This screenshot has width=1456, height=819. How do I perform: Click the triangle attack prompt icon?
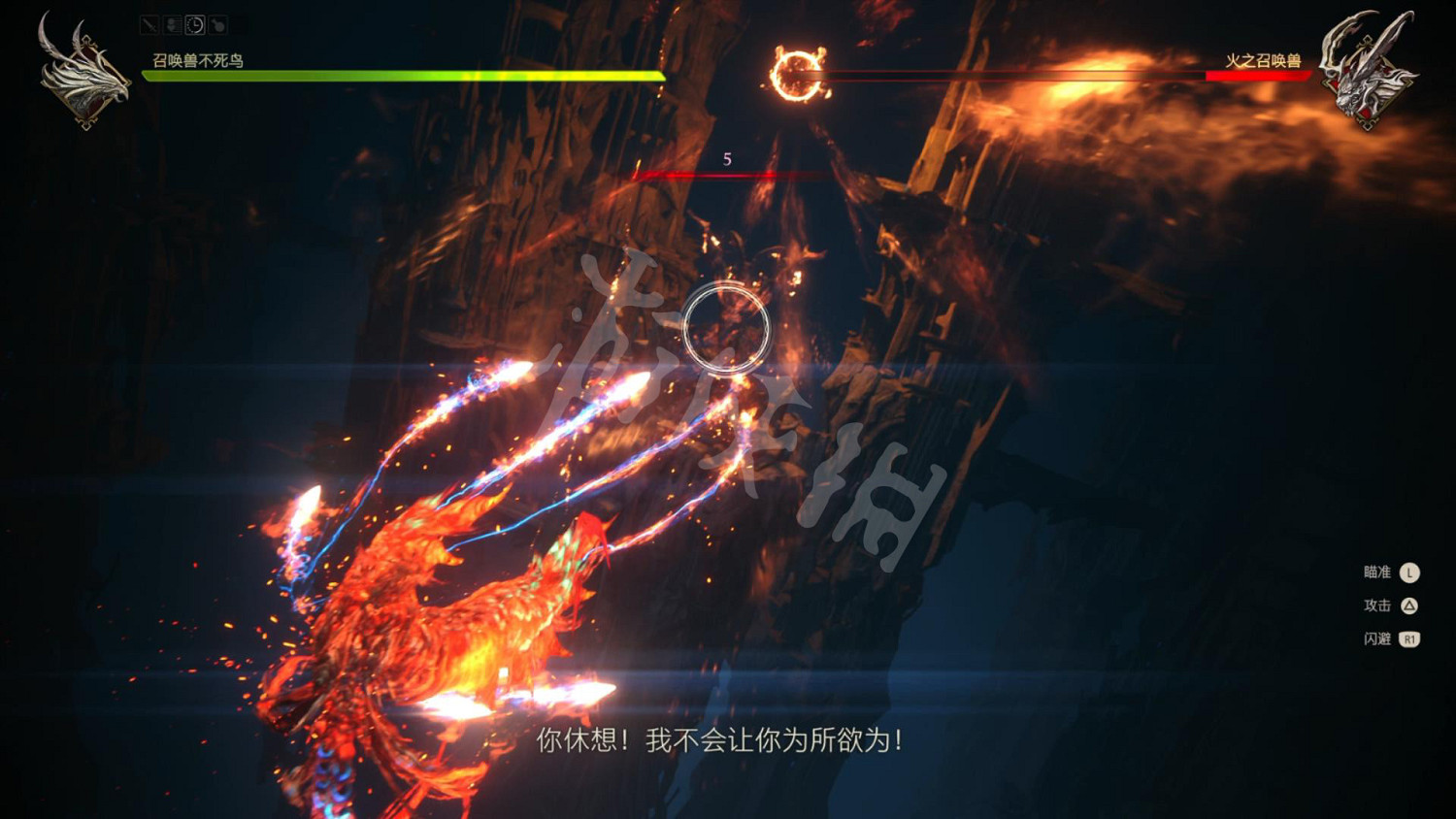(1409, 605)
